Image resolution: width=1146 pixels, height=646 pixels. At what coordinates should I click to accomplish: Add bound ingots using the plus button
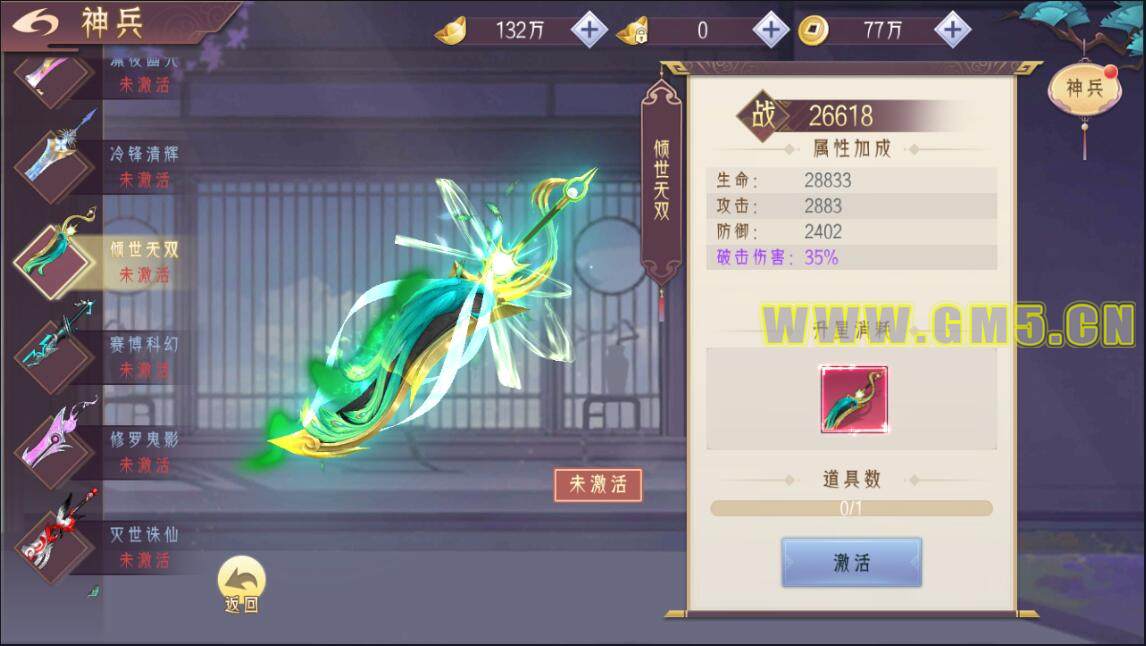tap(770, 30)
